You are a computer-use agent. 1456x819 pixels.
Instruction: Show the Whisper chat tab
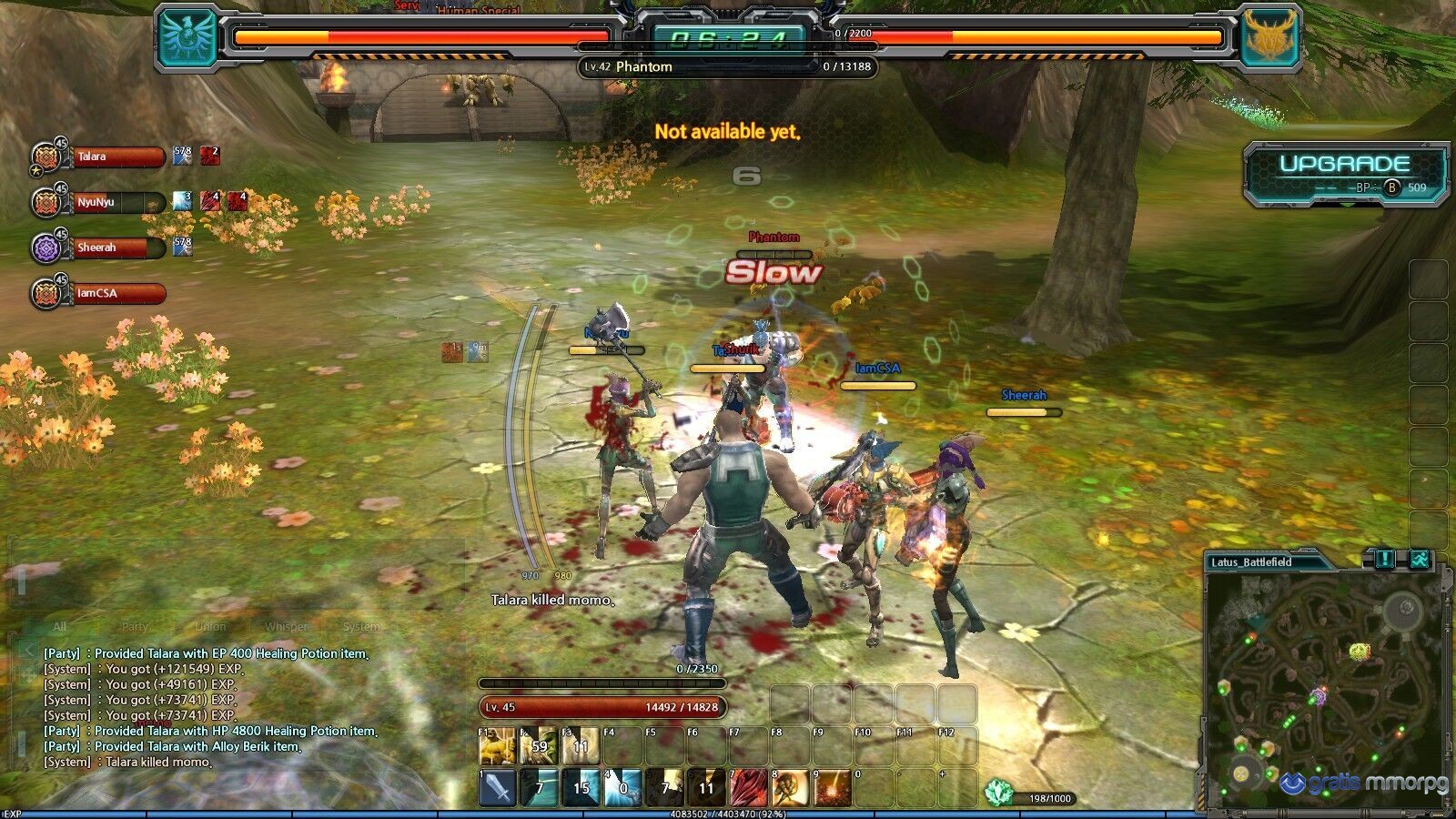(x=287, y=626)
